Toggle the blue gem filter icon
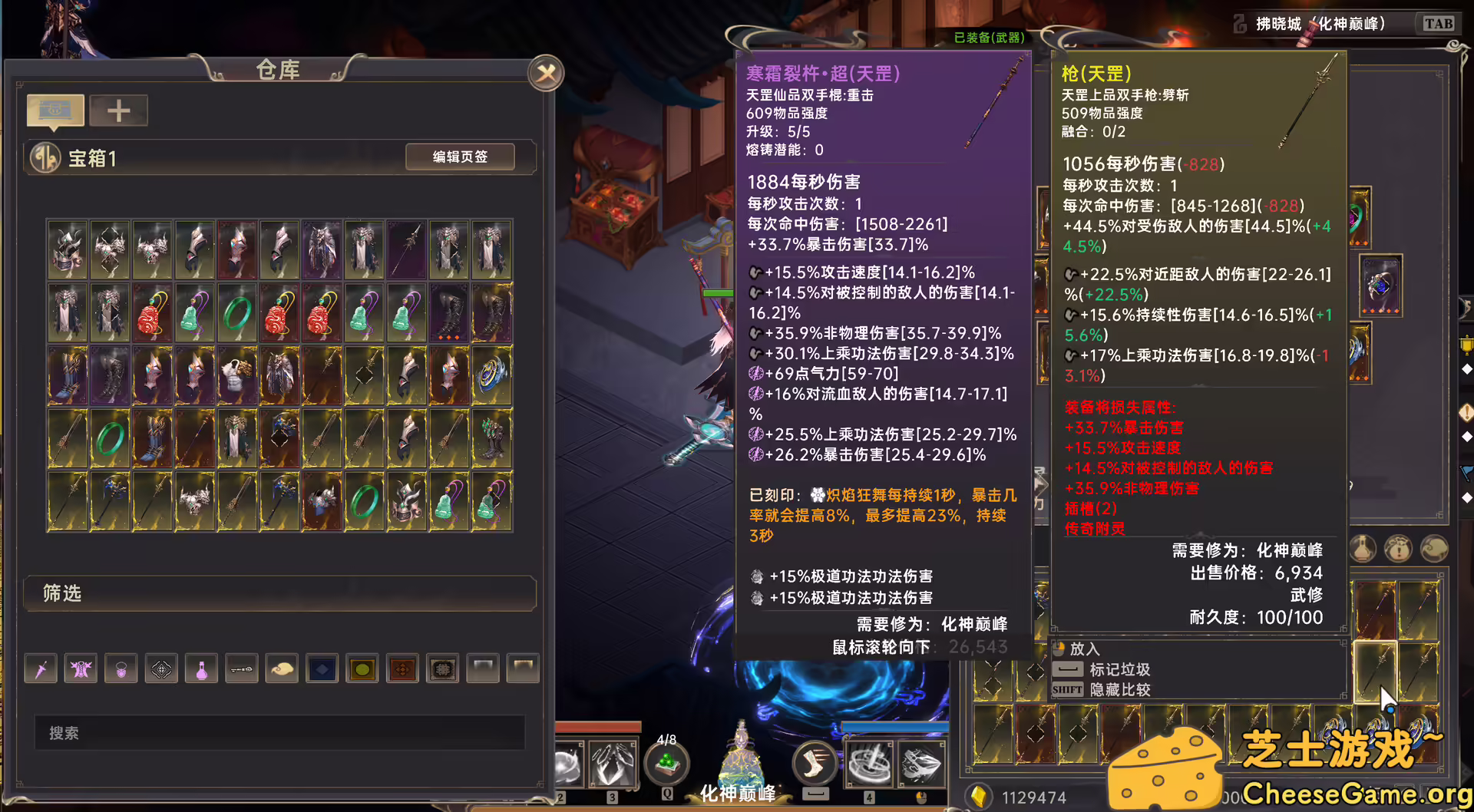The height and width of the screenshot is (812, 1474). (322, 668)
